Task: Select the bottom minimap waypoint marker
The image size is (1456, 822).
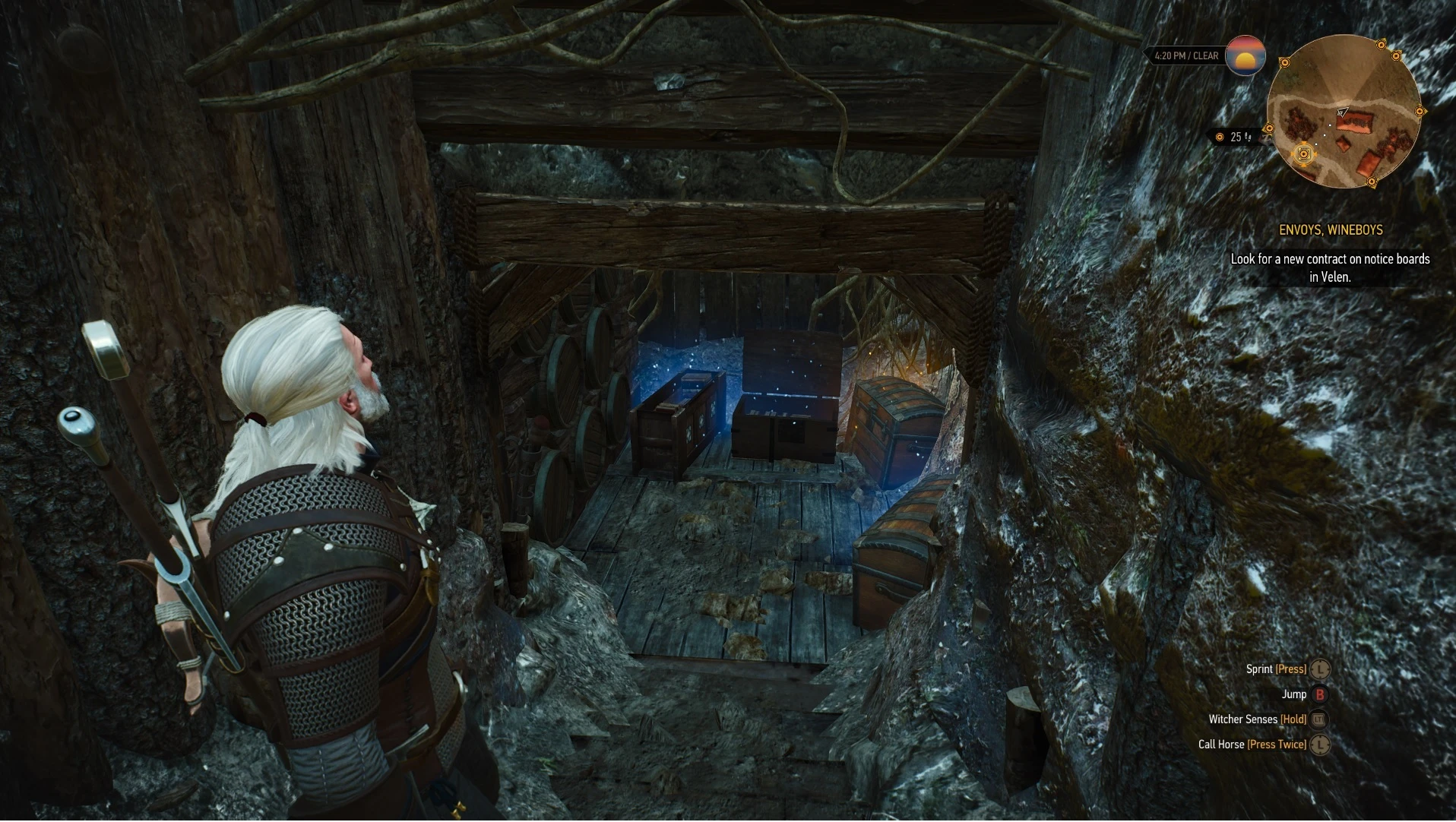Action: (1372, 181)
